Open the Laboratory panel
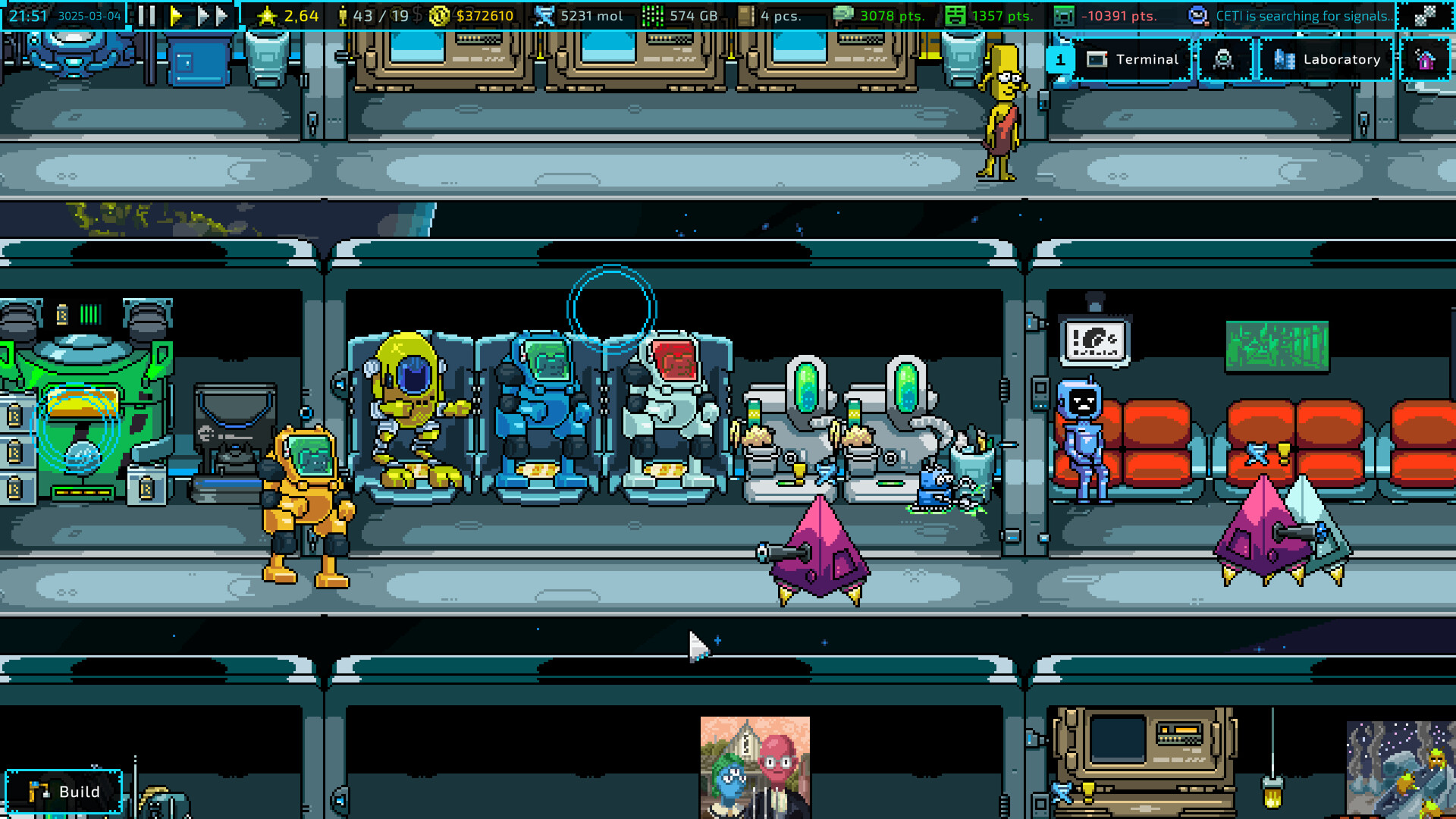This screenshot has width=1456, height=819. tap(1327, 59)
